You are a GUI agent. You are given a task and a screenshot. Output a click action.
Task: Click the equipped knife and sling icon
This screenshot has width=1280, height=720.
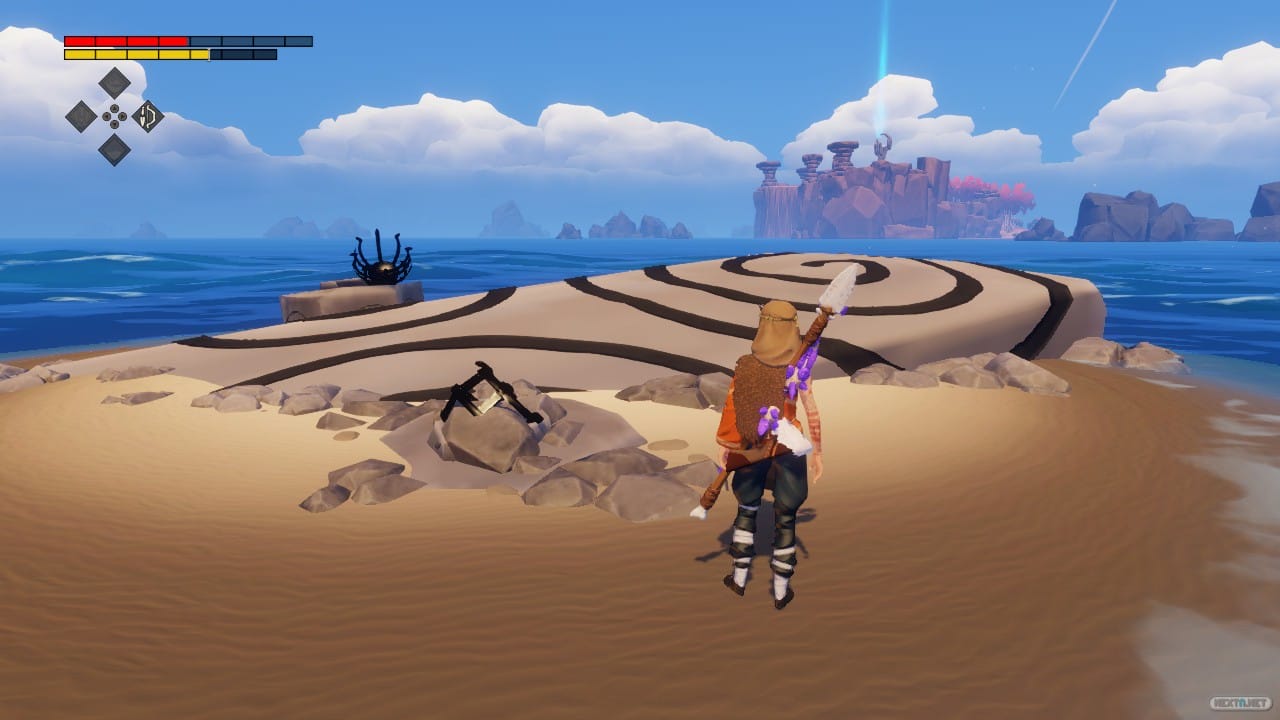click(x=147, y=116)
